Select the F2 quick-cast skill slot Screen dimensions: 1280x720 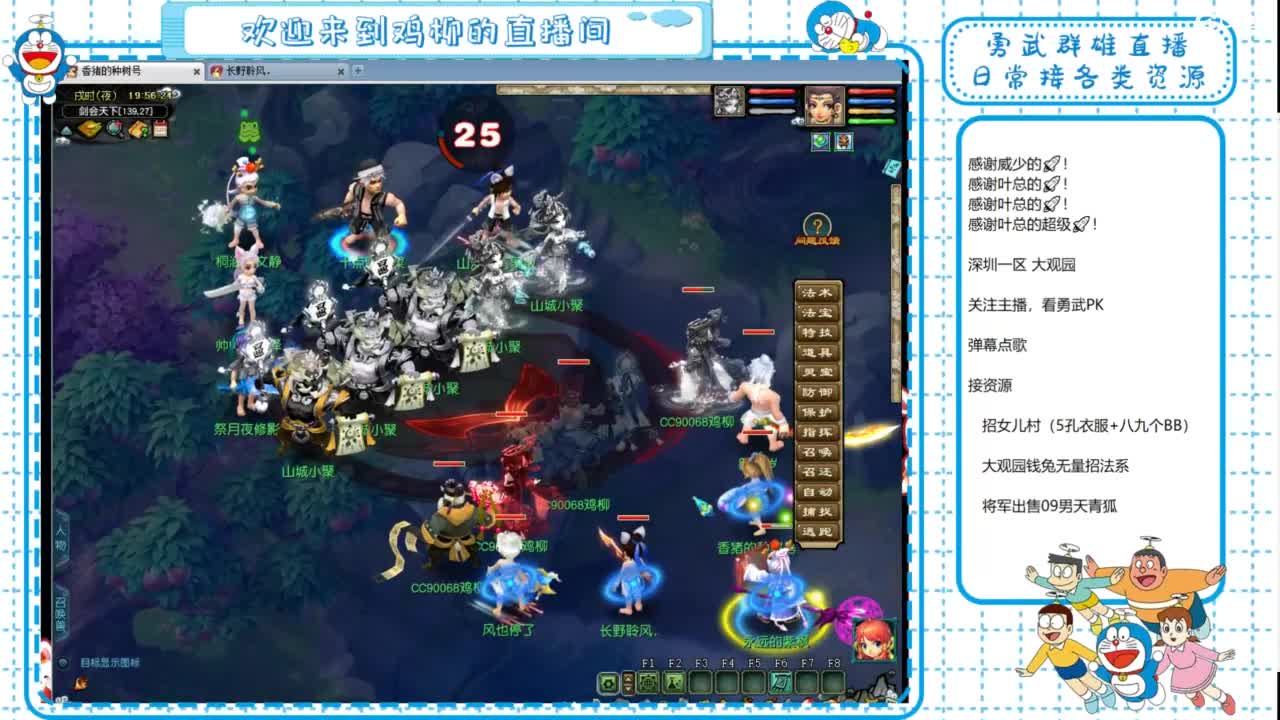(x=674, y=684)
